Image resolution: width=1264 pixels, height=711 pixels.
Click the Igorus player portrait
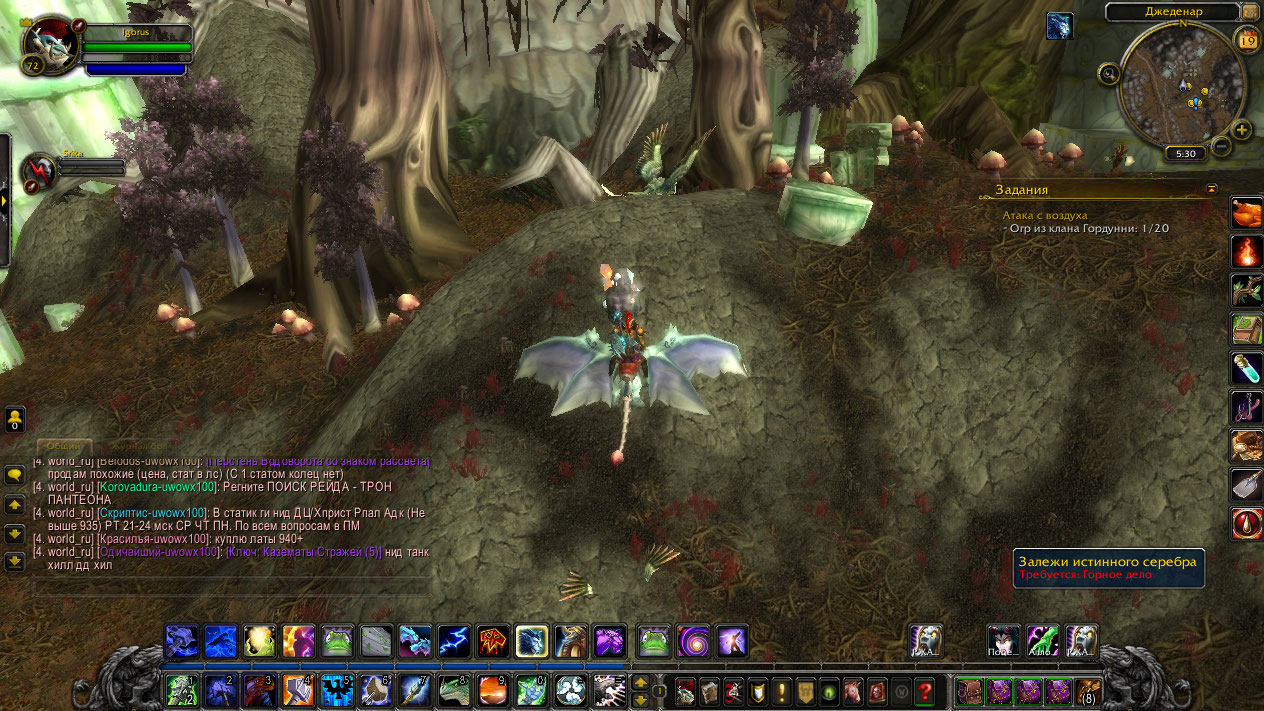(x=48, y=46)
